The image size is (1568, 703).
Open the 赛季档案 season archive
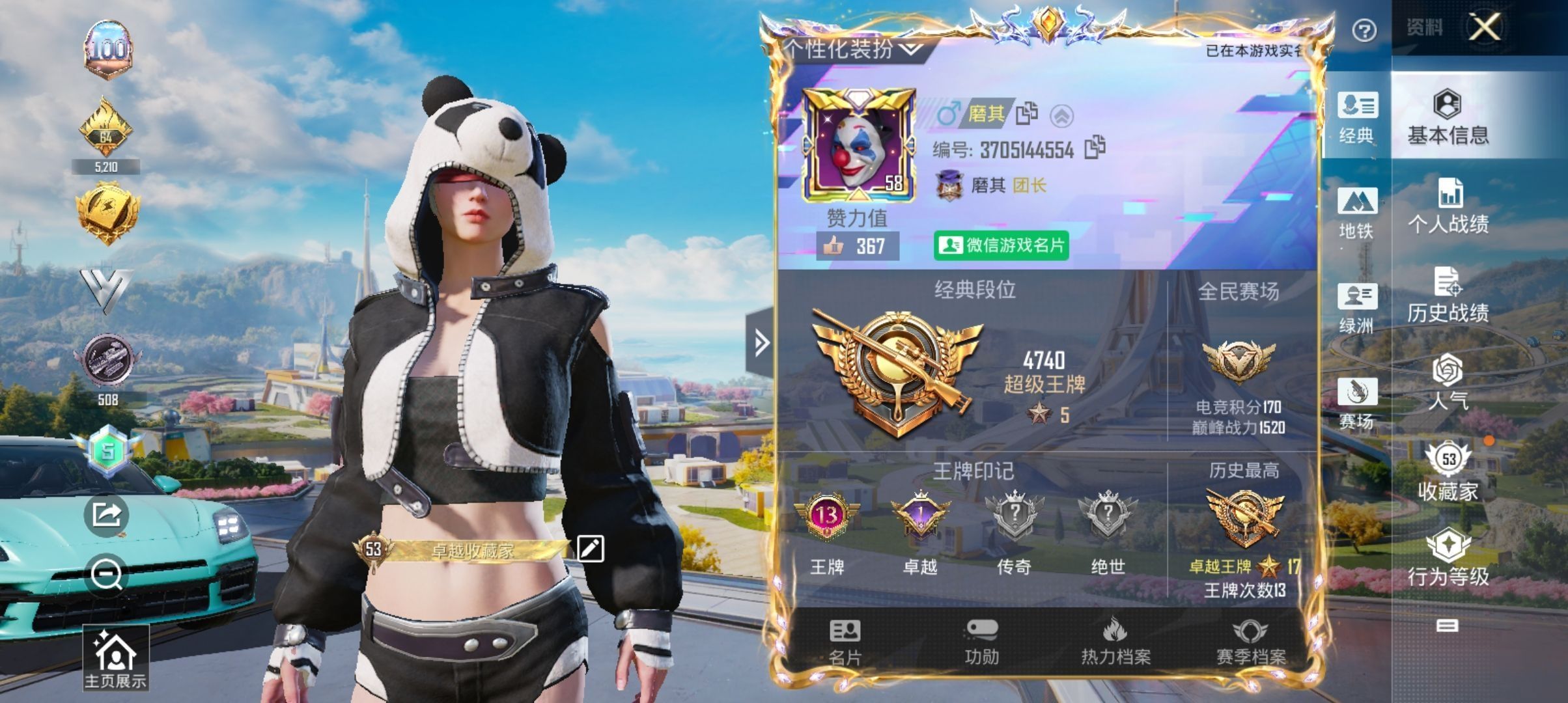[x=1251, y=642]
